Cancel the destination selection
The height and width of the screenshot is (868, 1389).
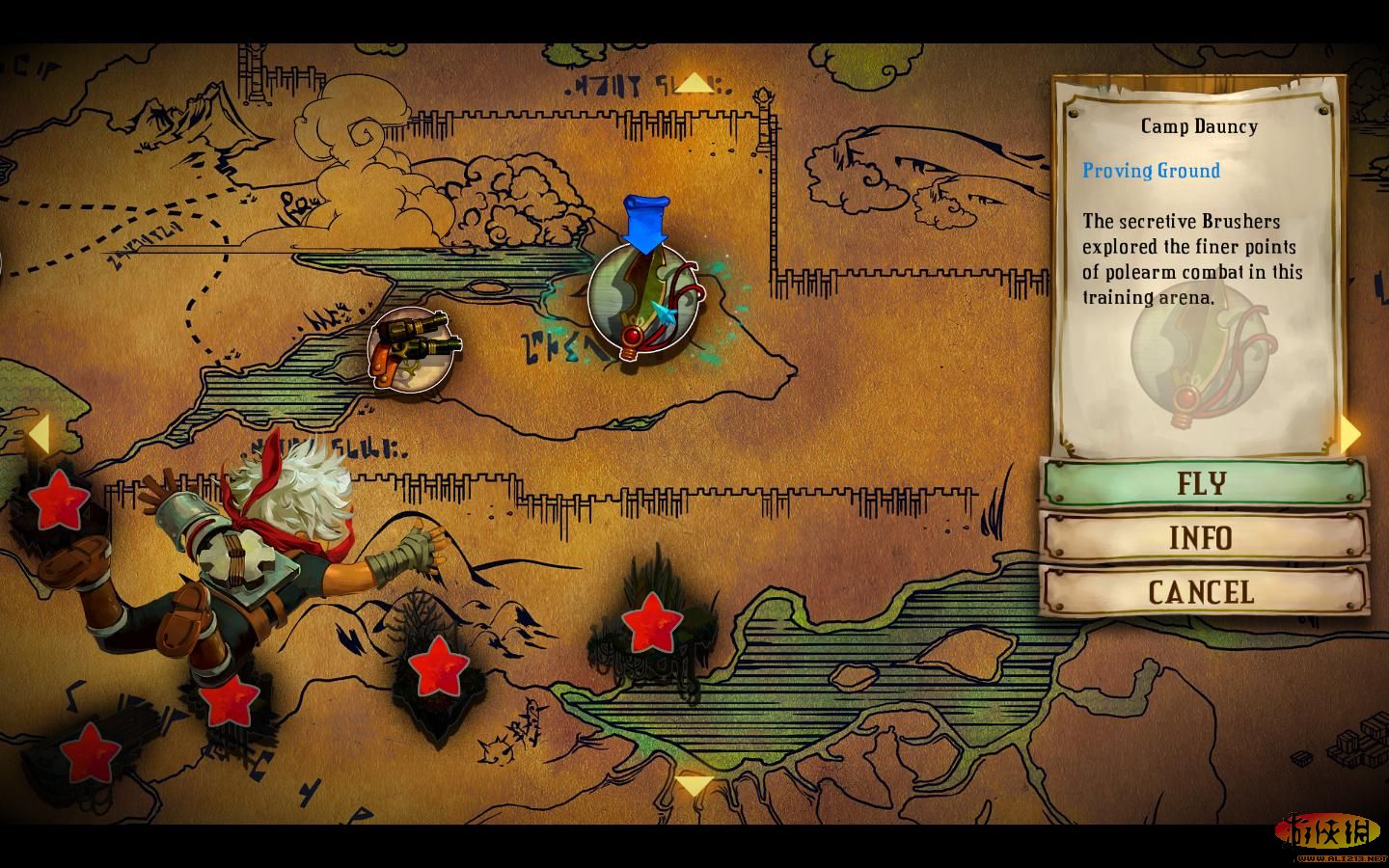pyautogui.click(x=1204, y=591)
